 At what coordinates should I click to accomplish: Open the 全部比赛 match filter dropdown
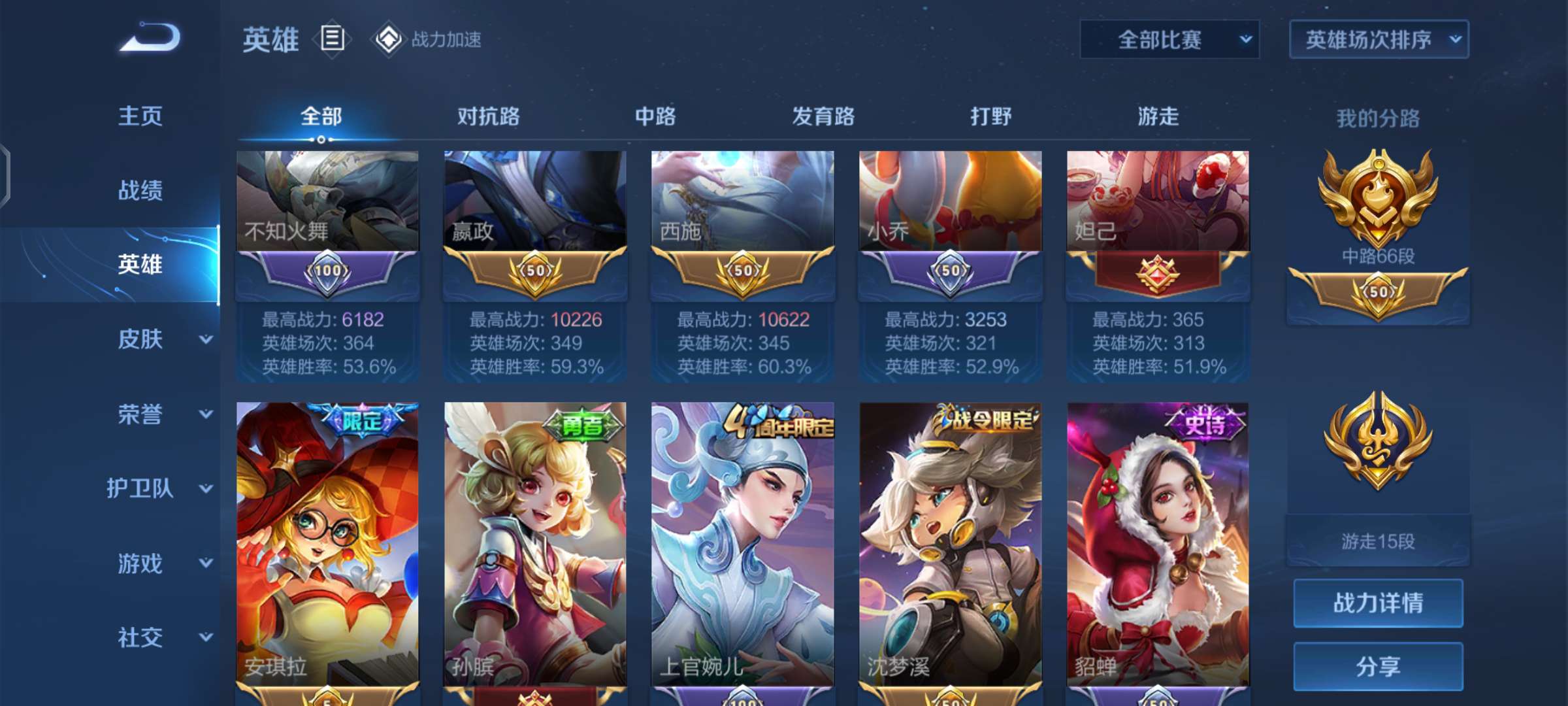(1169, 39)
